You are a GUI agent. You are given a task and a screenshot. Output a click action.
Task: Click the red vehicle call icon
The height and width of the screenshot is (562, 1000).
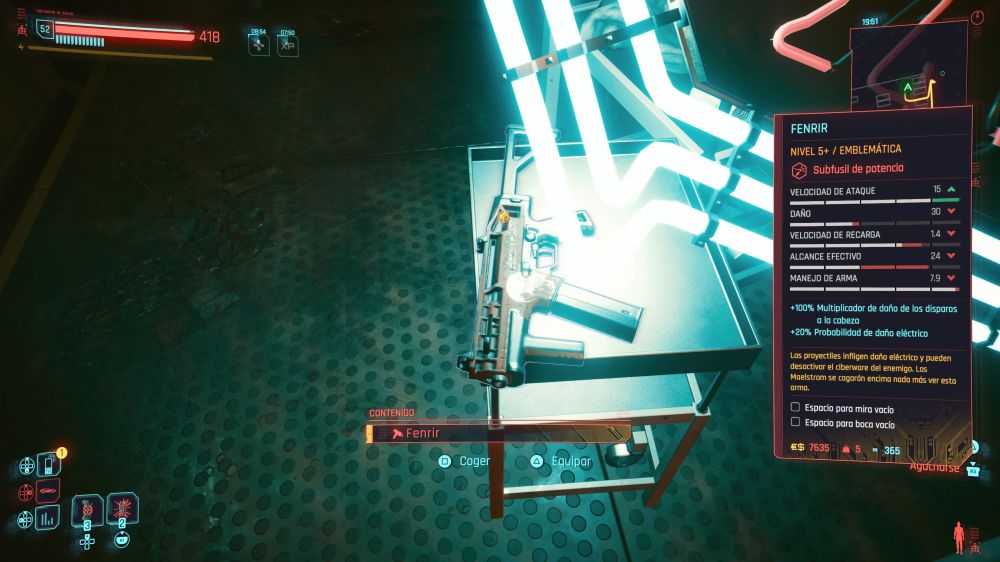[x=47, y=491]
